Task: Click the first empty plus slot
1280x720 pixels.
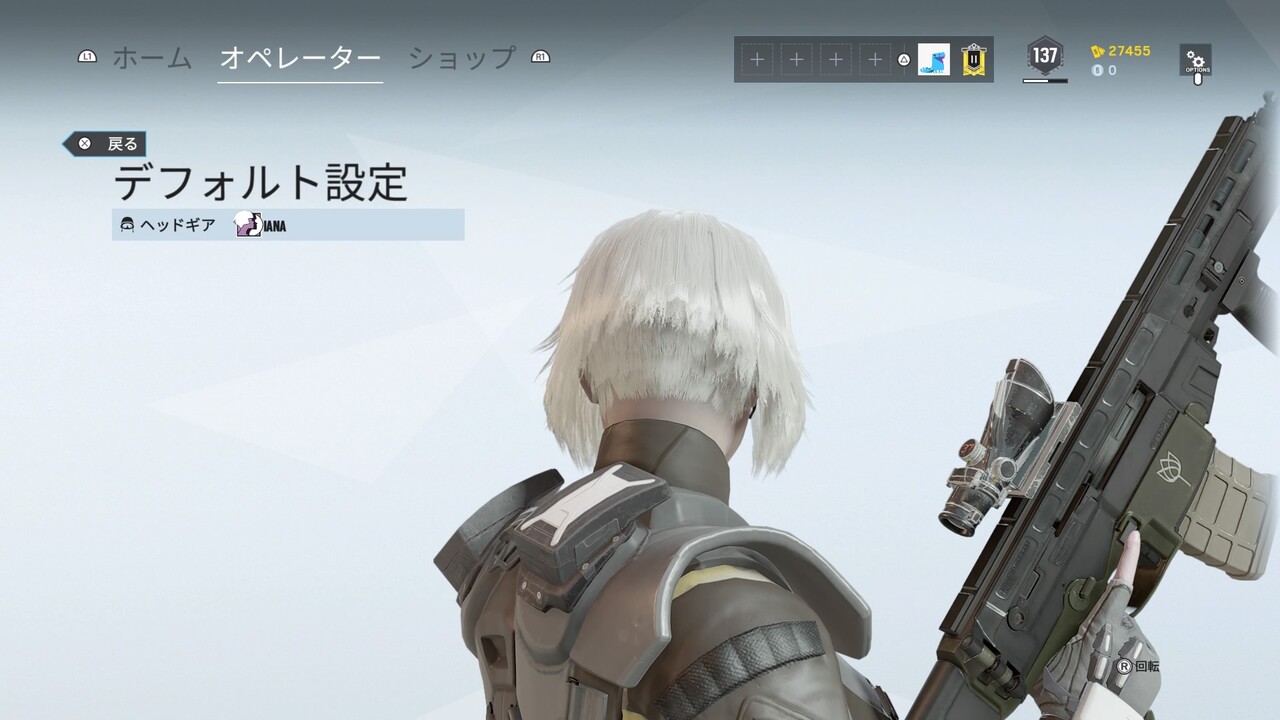Action: (755, 59)
